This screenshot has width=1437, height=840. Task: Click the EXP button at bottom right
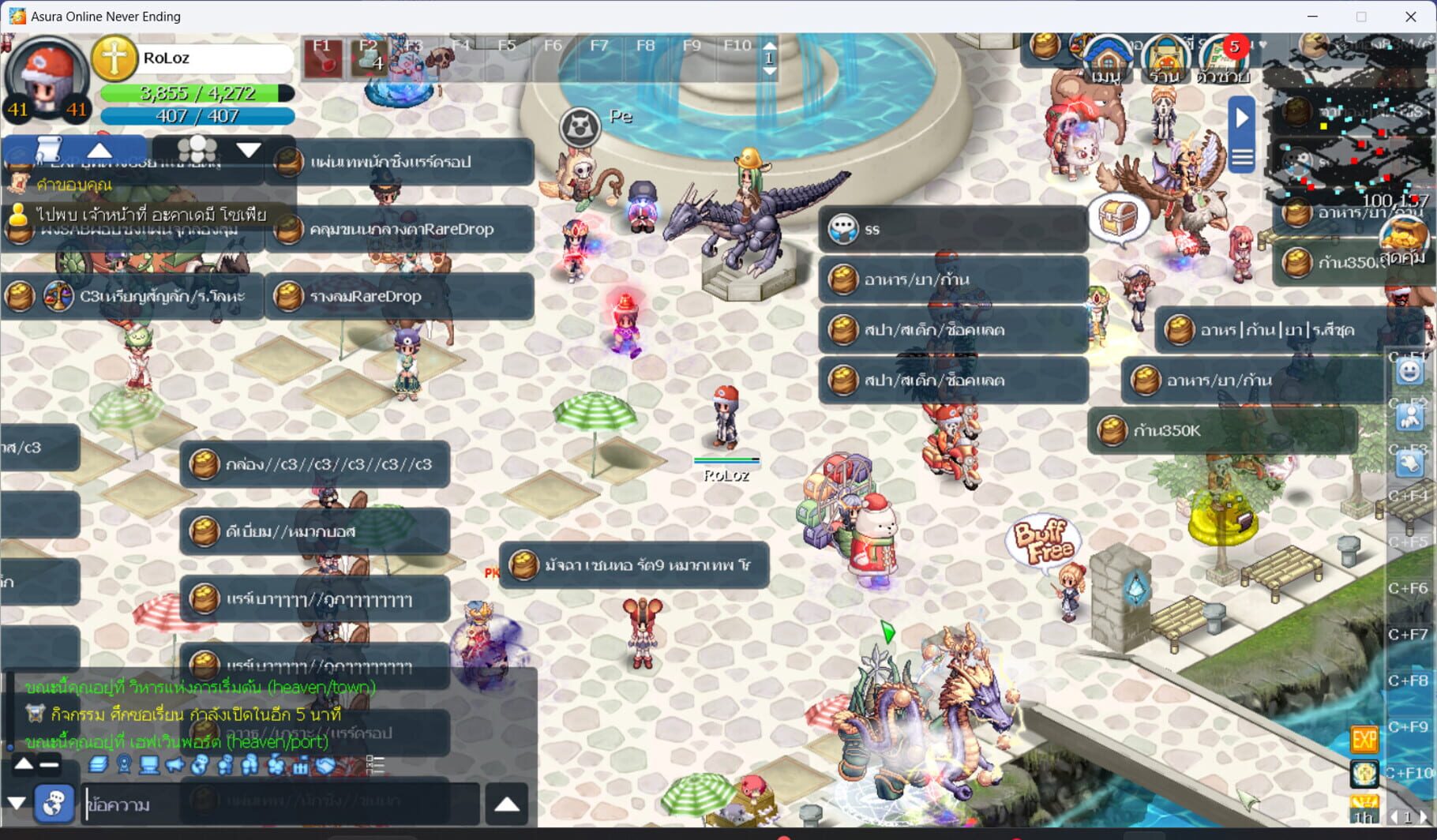[1366, 739]
